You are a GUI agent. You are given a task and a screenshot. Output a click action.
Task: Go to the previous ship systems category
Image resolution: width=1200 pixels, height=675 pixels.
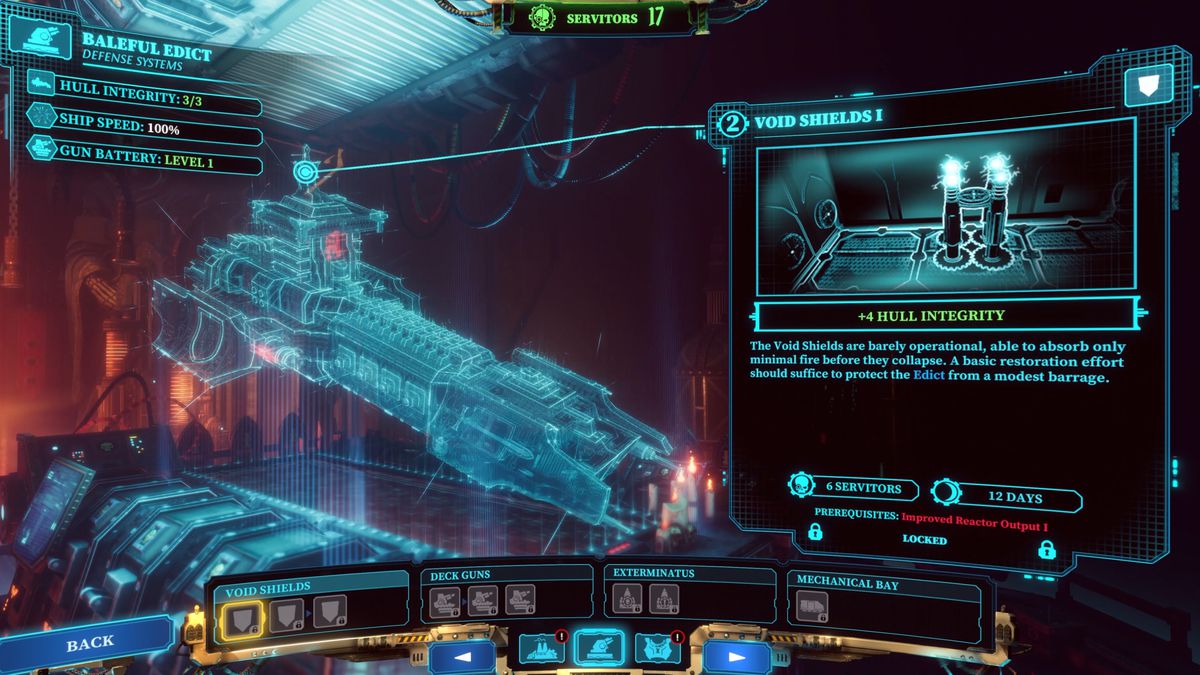462,657
